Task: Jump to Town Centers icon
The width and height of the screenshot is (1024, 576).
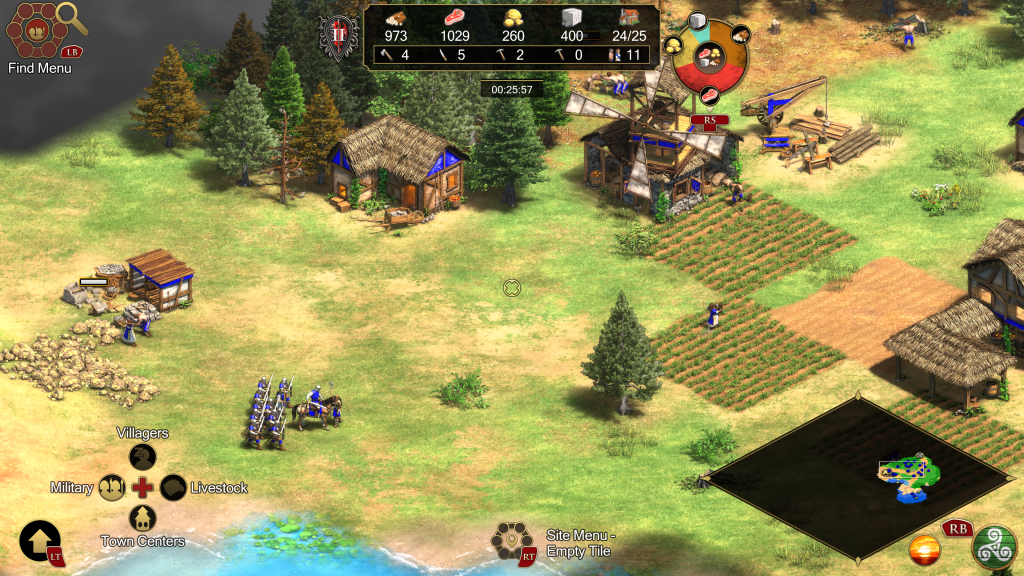Action: click(143, 518)
